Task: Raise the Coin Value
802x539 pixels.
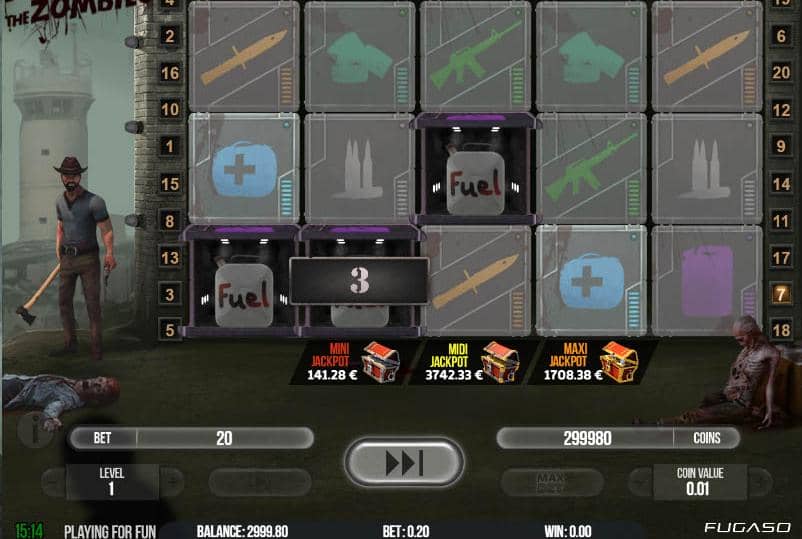Action: tap(759, 481)
